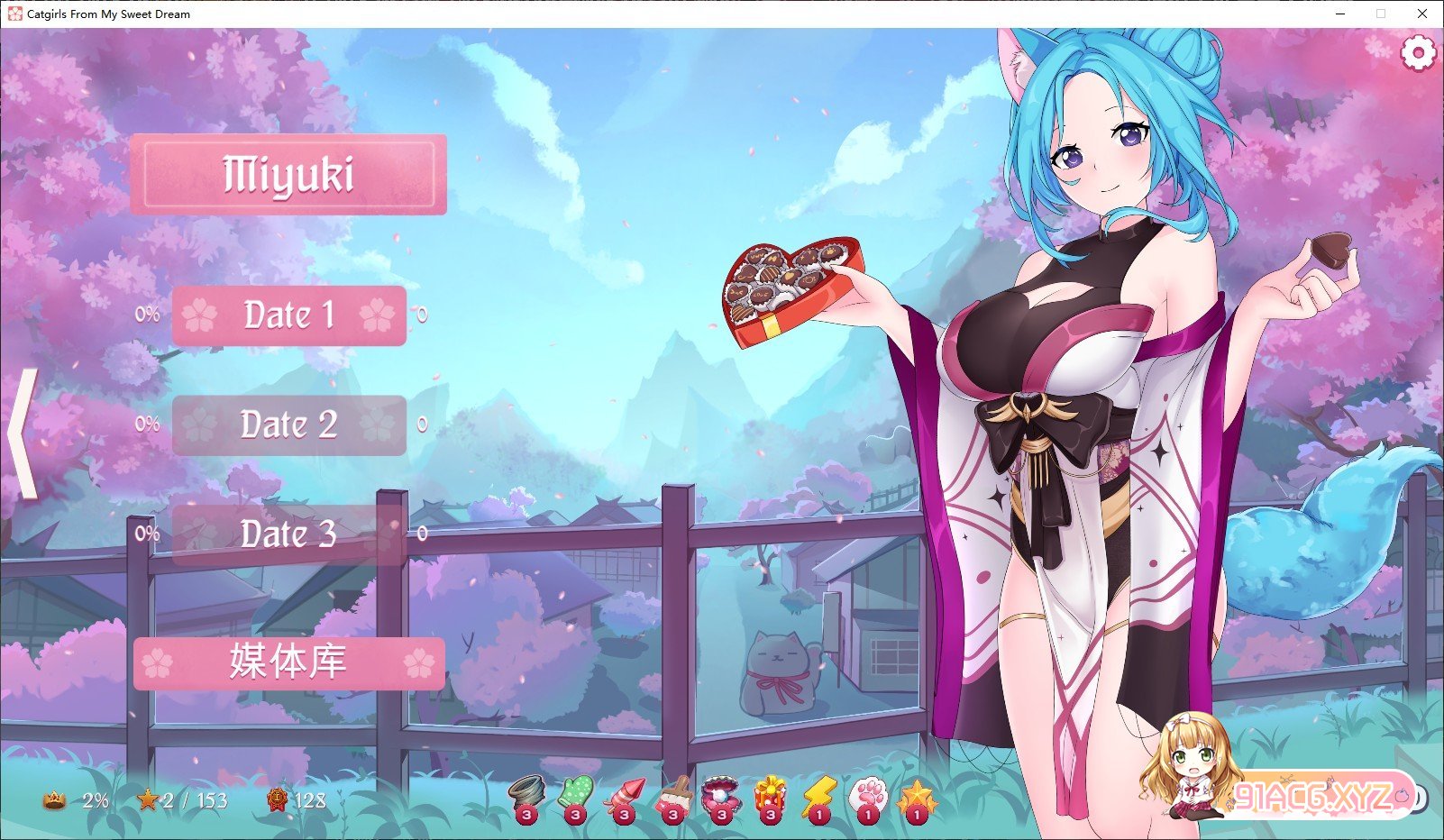1444x840 pixels.
Task: Close the game window
Action: click(1422, 14)
